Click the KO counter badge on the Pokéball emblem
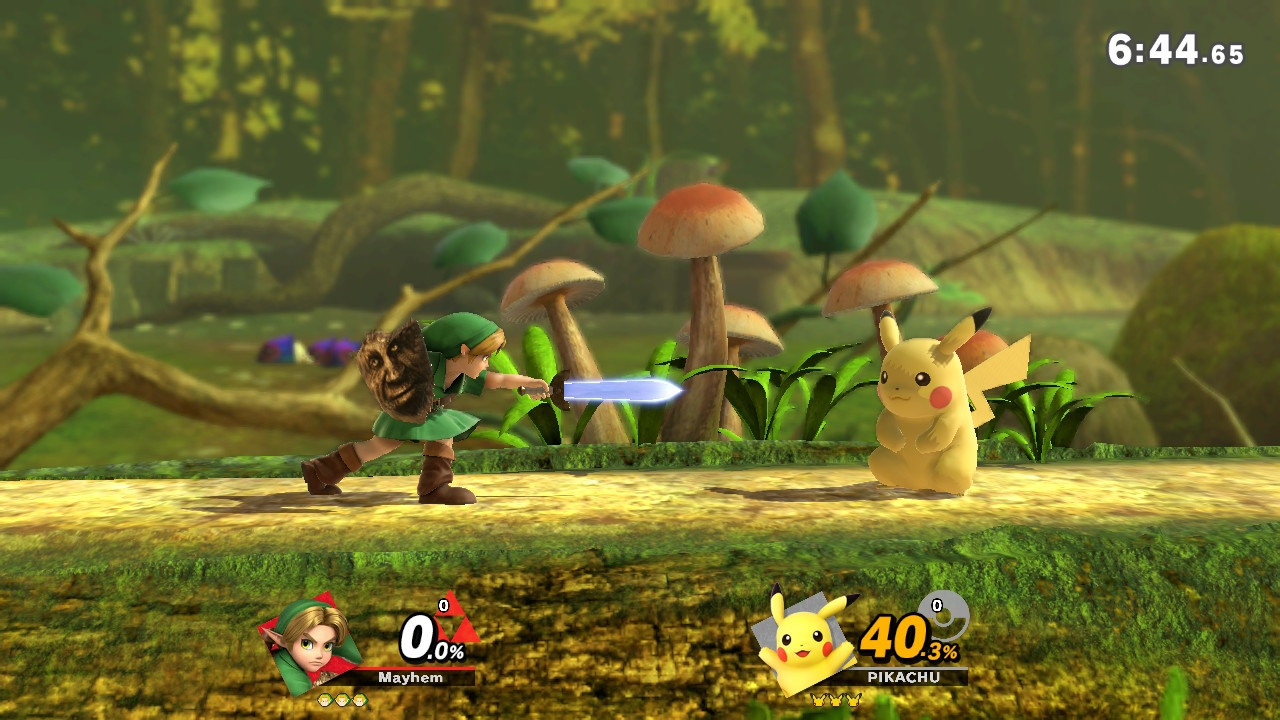 [937, 605]
